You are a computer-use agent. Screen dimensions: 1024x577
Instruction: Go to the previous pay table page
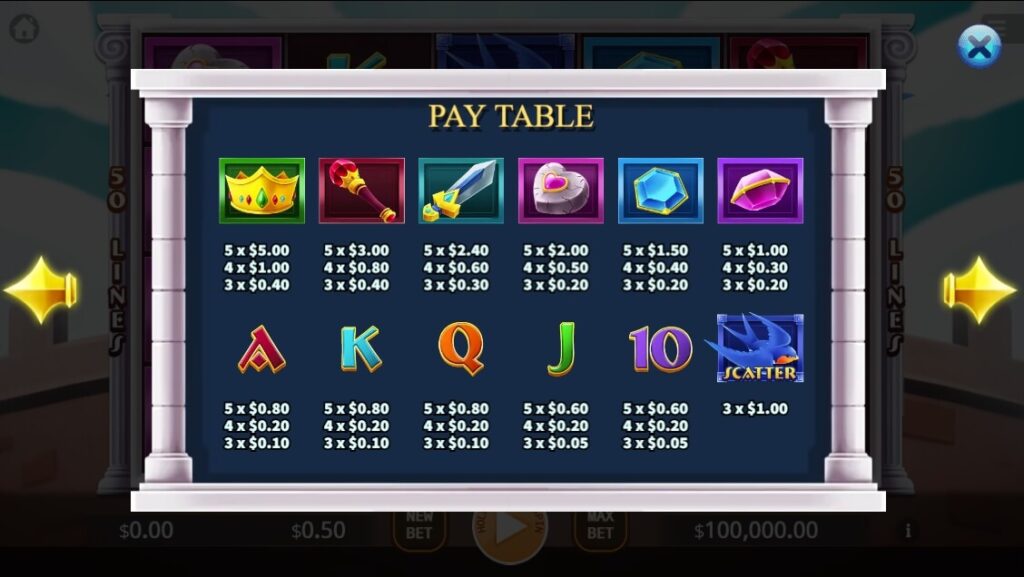pos(41,290)
